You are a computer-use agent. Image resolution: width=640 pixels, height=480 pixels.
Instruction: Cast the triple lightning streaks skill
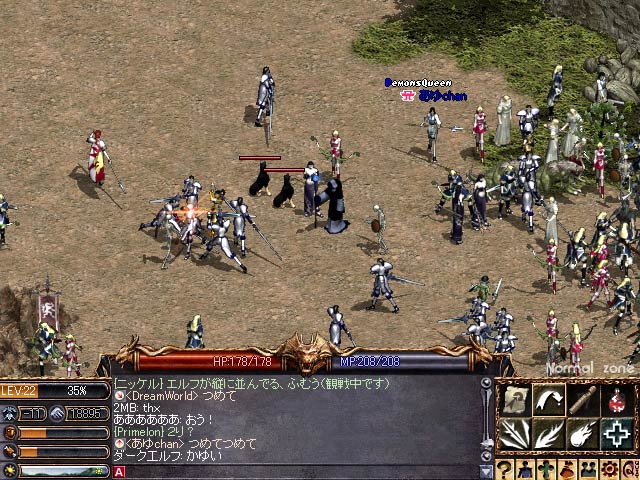(515, 433)
